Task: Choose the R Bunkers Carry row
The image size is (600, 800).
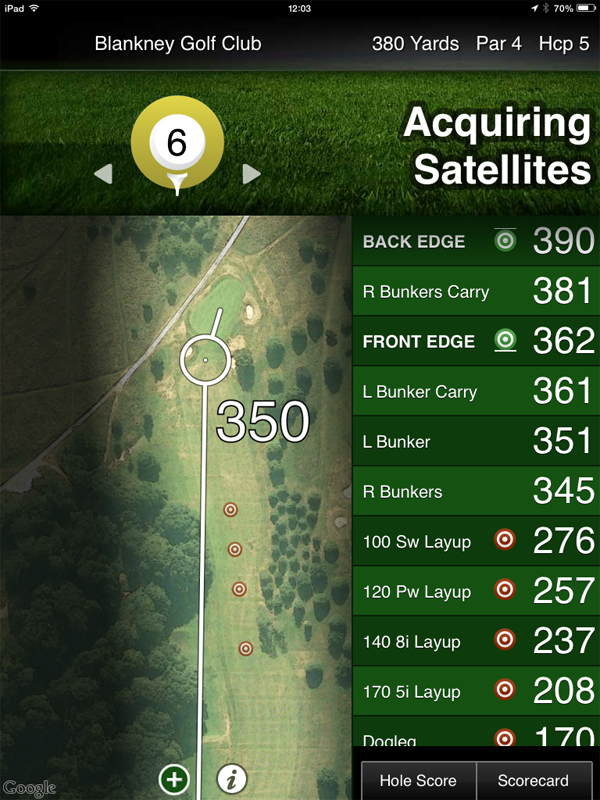Action: click(476, 291)
